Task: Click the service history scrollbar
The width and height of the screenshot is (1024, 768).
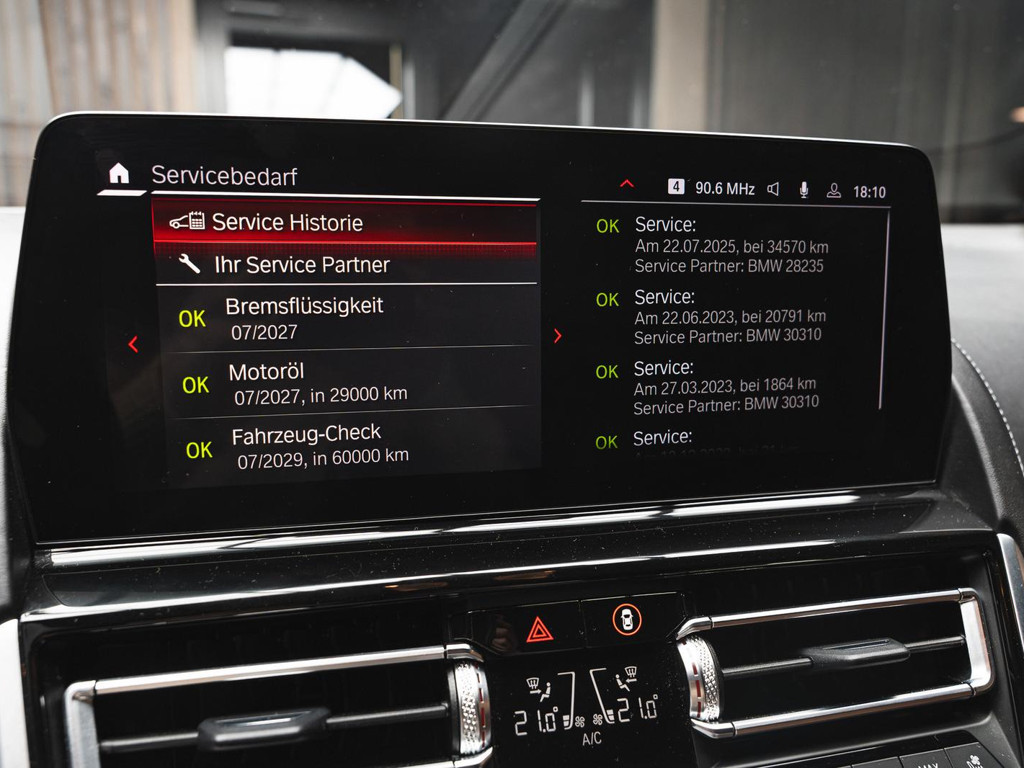Action: 883,310
